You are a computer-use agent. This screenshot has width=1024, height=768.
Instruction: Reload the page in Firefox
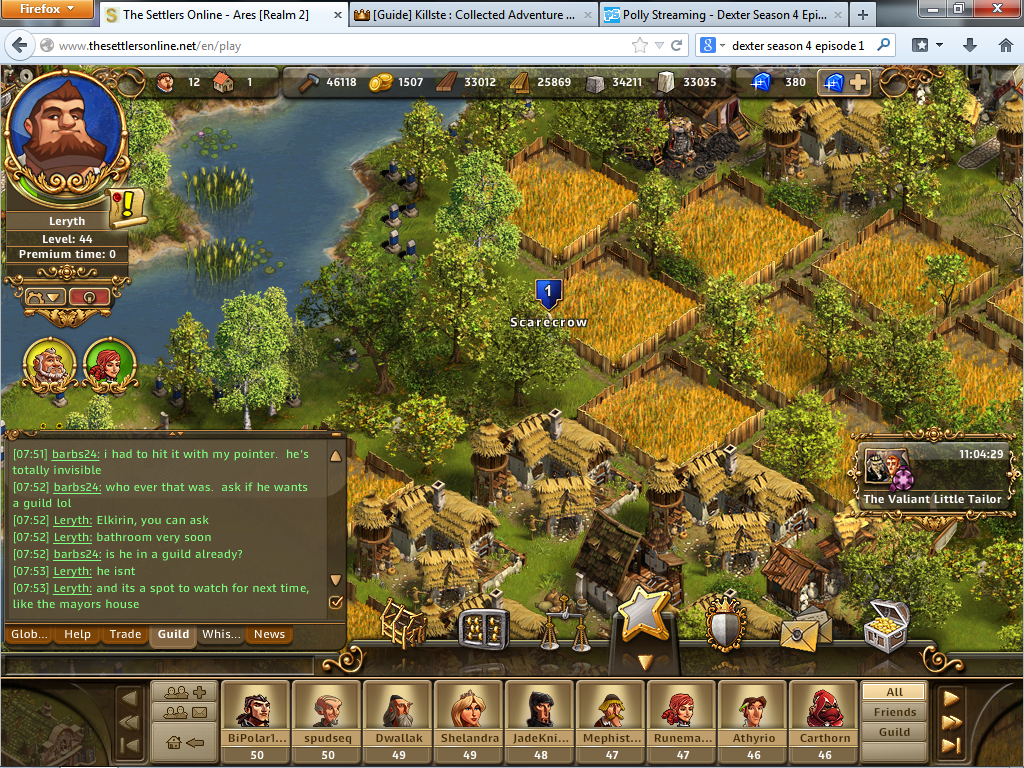click(x=677, y=45)
